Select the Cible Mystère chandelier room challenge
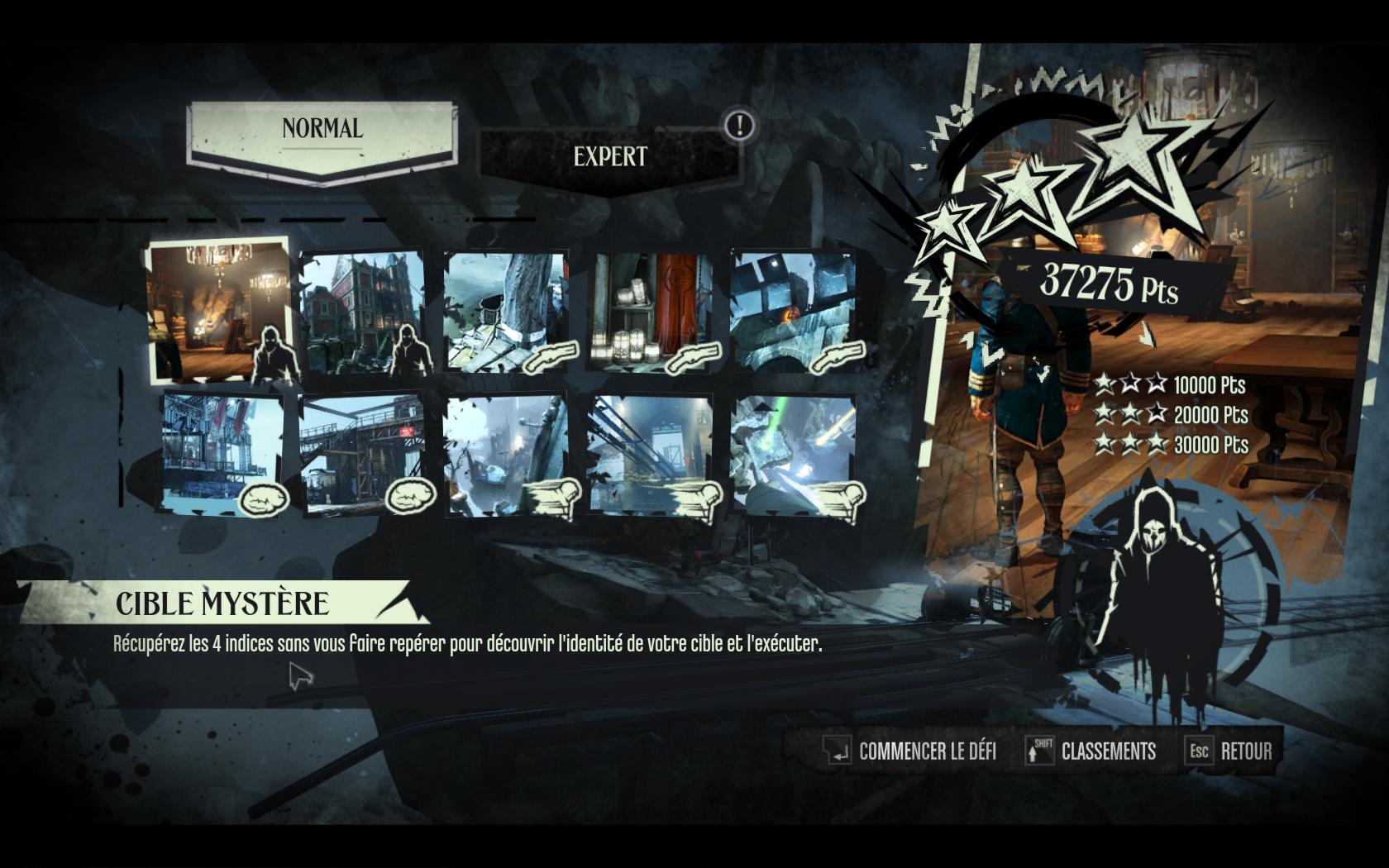 [x=217, y=310]
